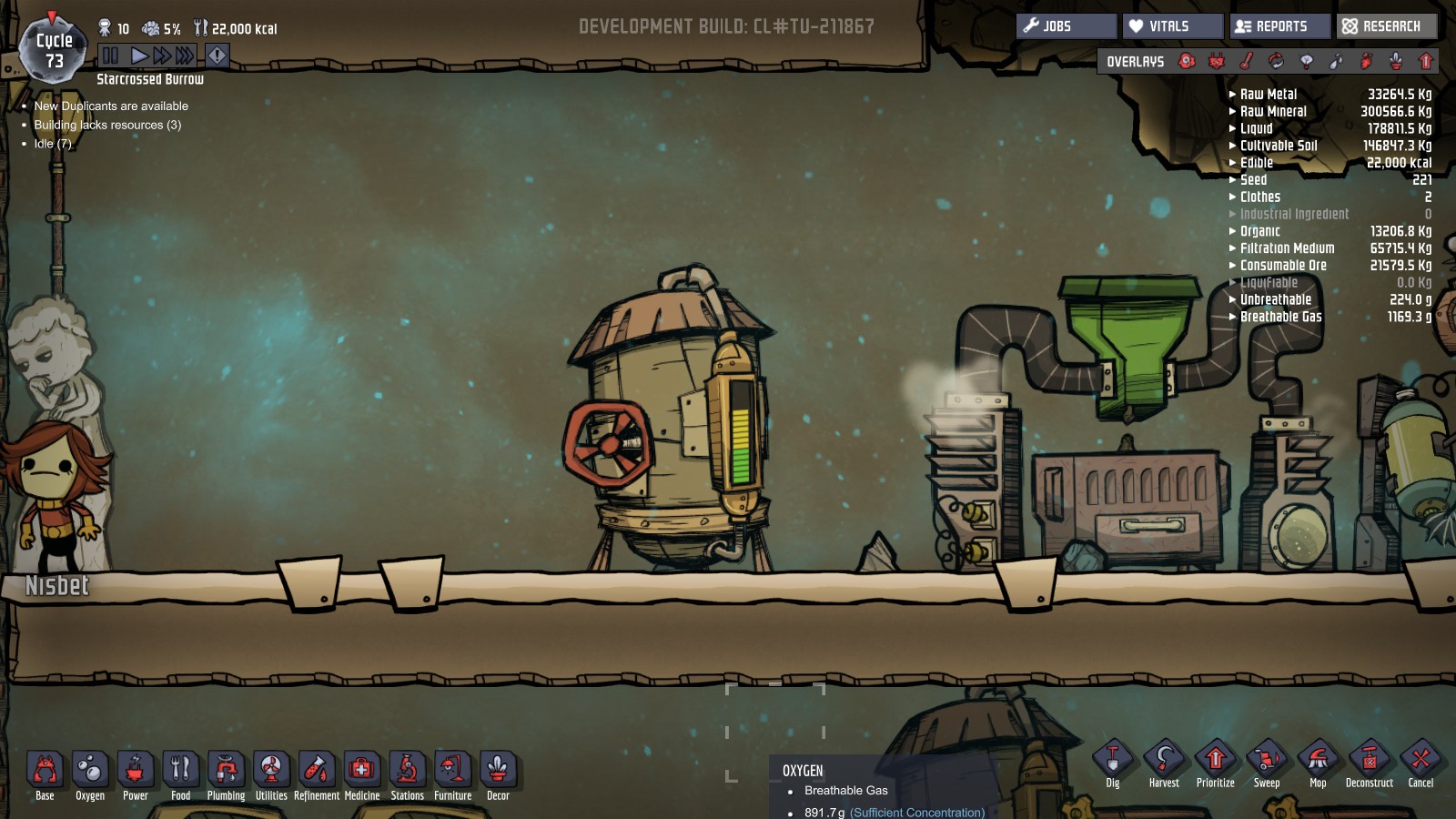Pause the game simulation
Screen dimensions: 1456x819
(x=110, y=56)
